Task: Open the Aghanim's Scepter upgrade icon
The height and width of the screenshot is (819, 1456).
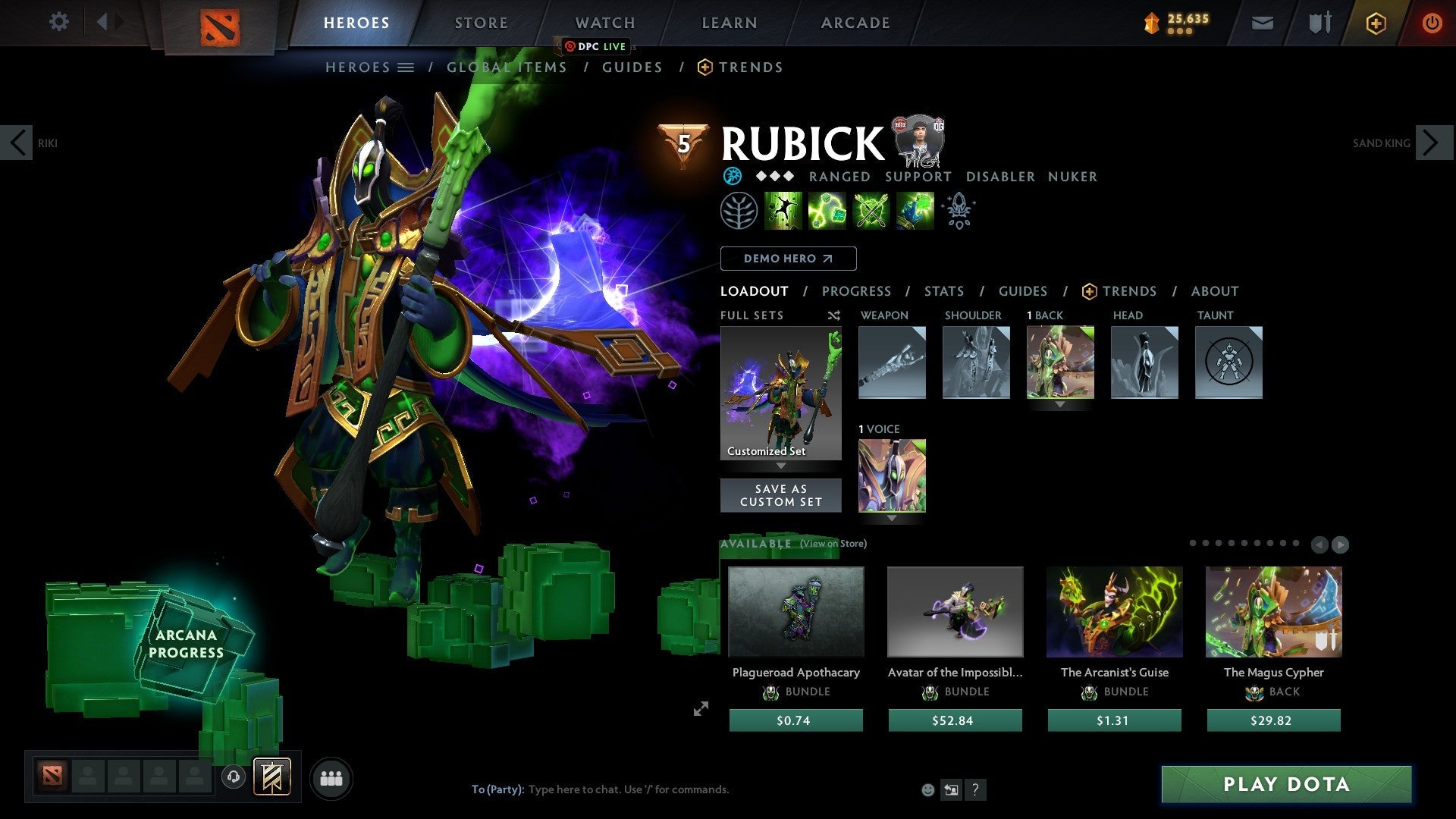Action: tap(959, 210)
